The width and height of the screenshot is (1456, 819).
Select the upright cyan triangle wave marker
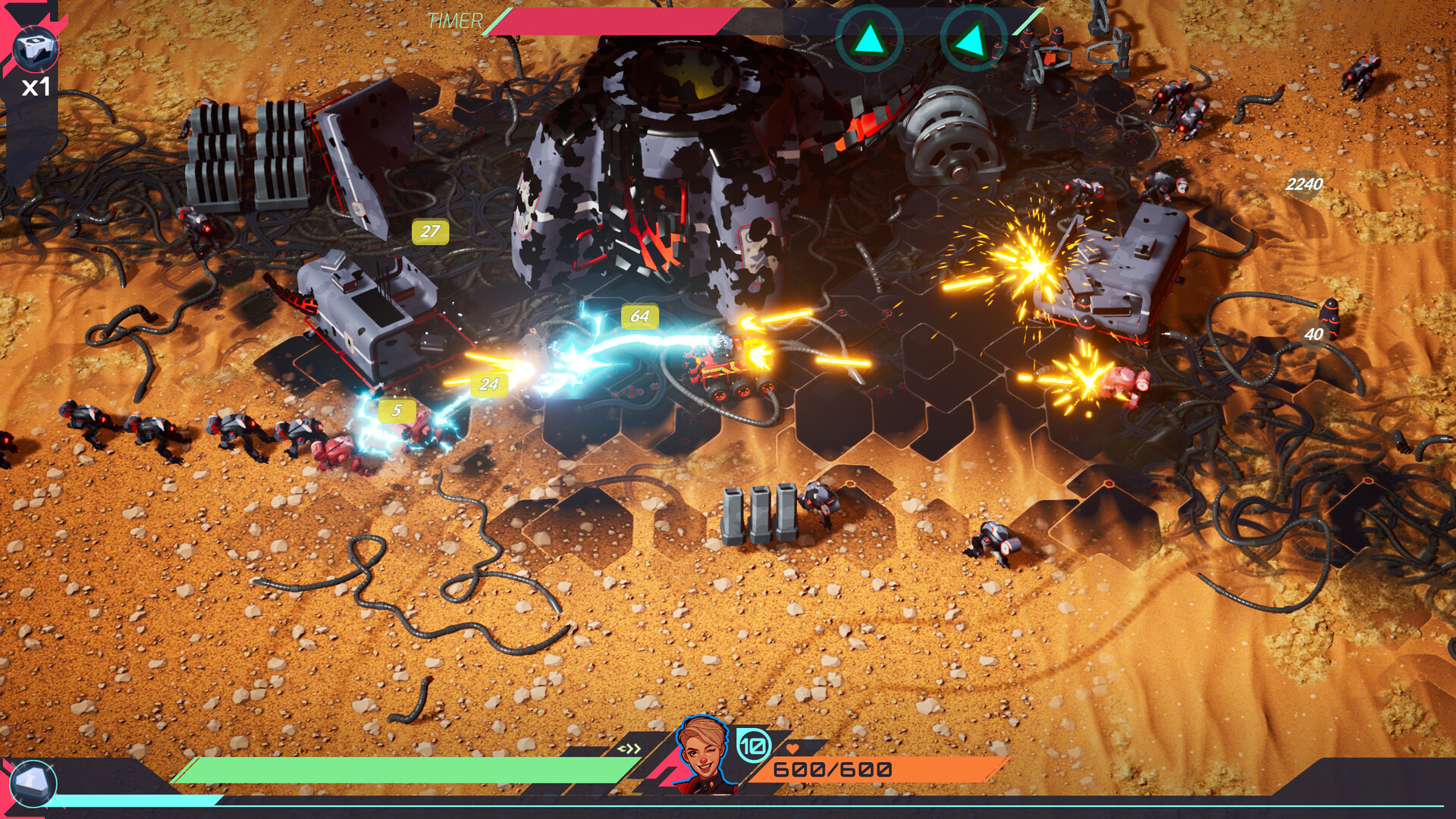click(869, 39)
